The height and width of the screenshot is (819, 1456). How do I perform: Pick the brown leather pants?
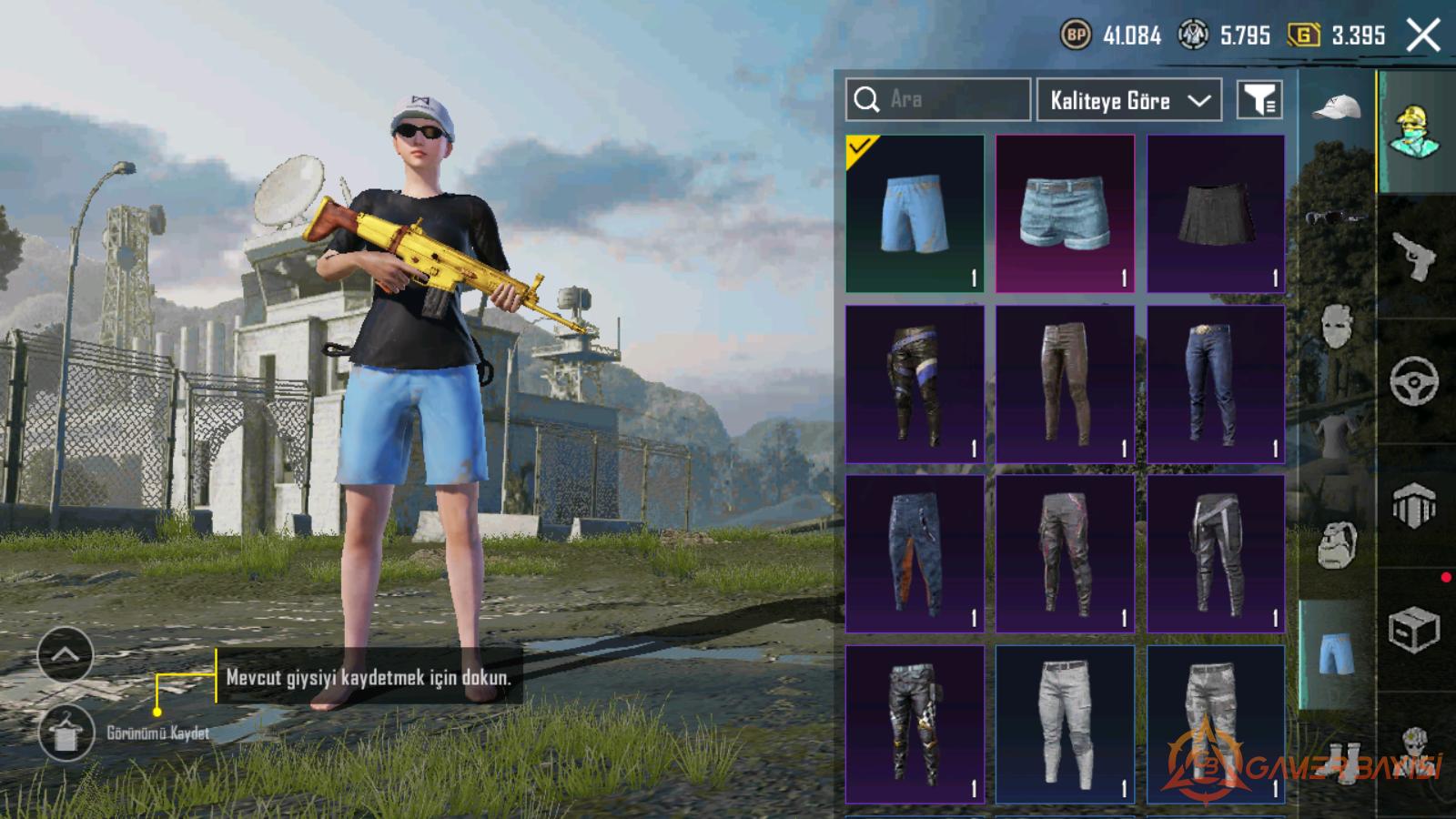coord(1065,384)
